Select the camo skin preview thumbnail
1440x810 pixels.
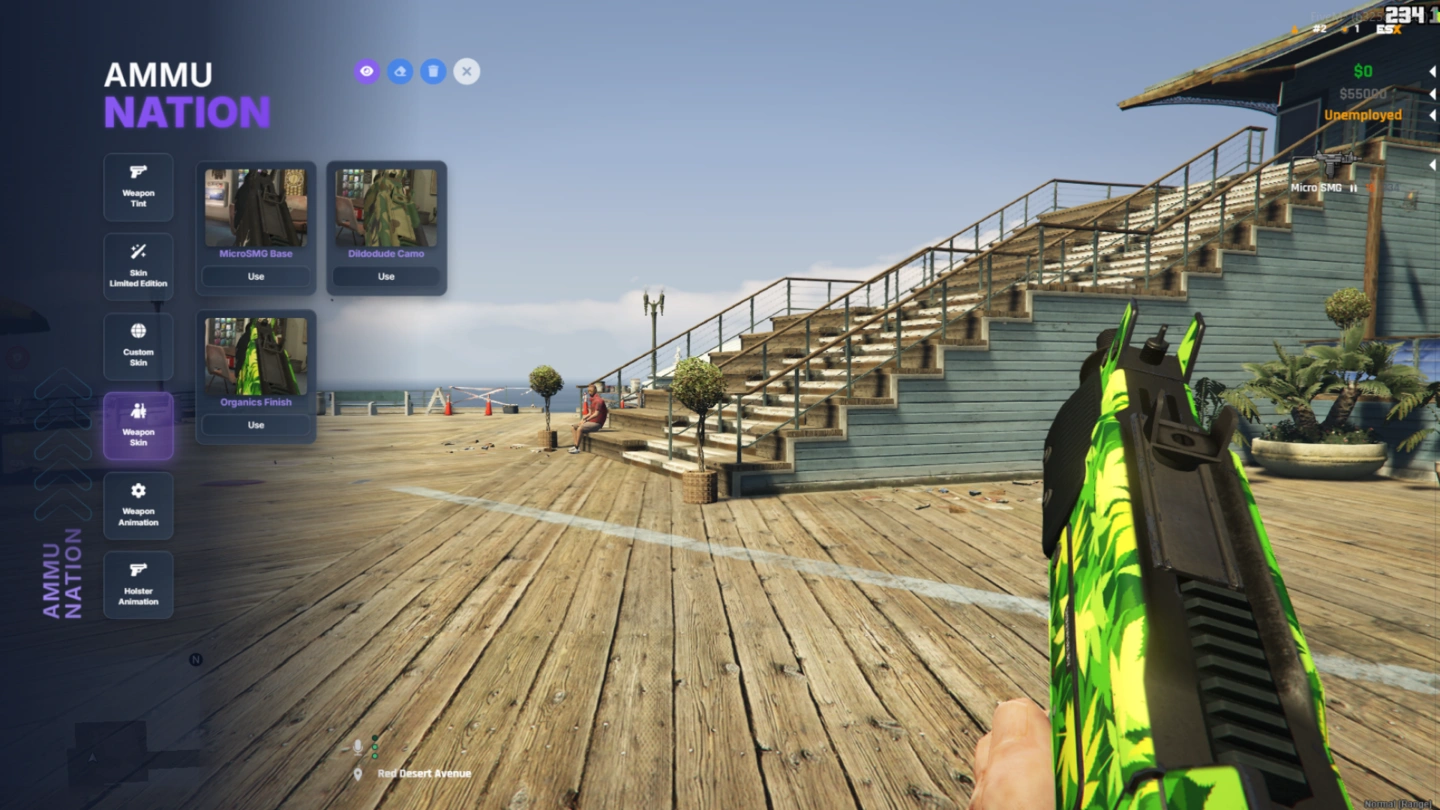(x=386, y=208)
